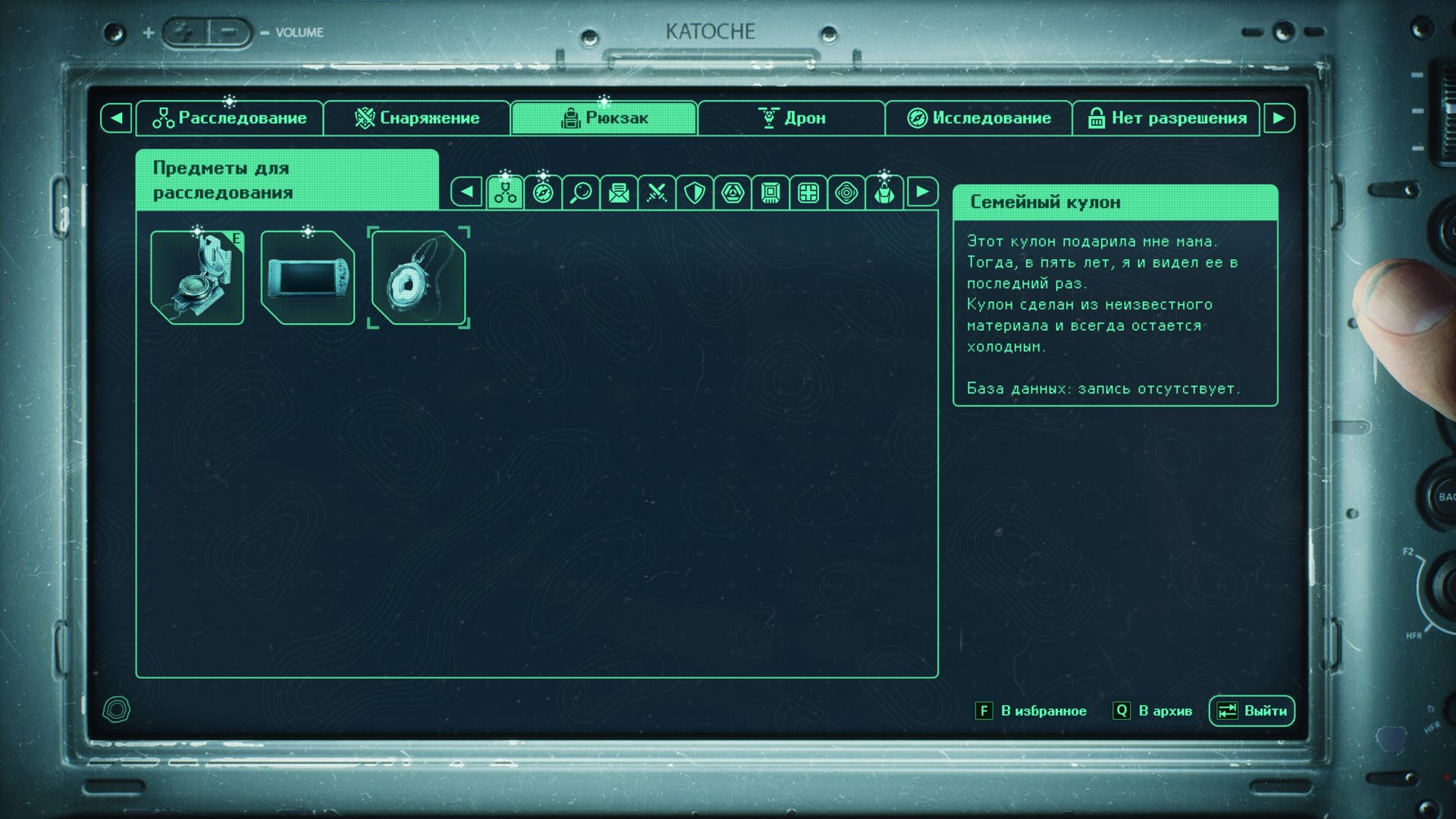Screen dimensions: 1456x819
Task: Click the right arrow to scroll categories
Action: tap(922, 193)
